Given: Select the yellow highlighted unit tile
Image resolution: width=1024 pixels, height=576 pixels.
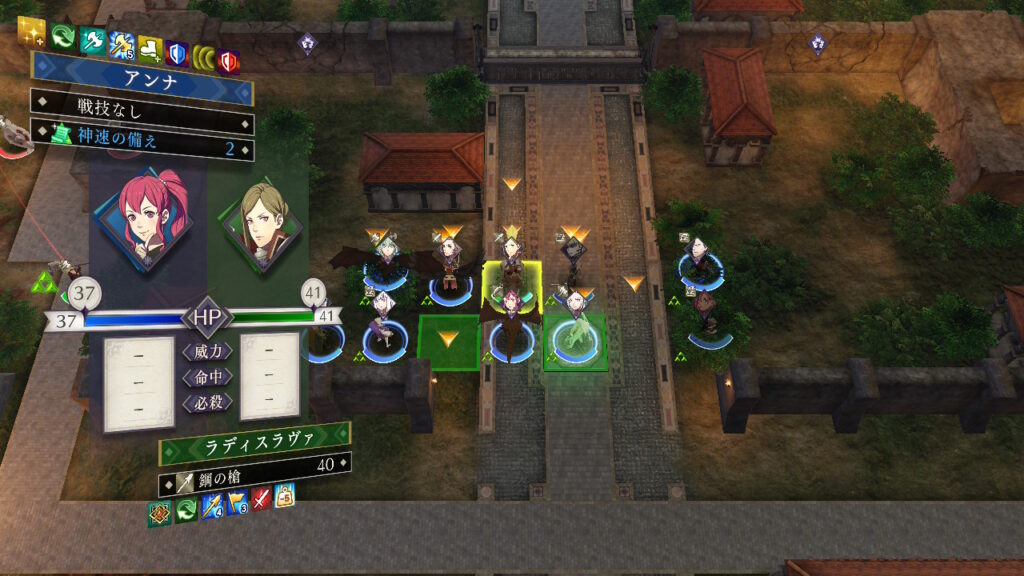Looking at the screenshot, I should coord(513,285).
